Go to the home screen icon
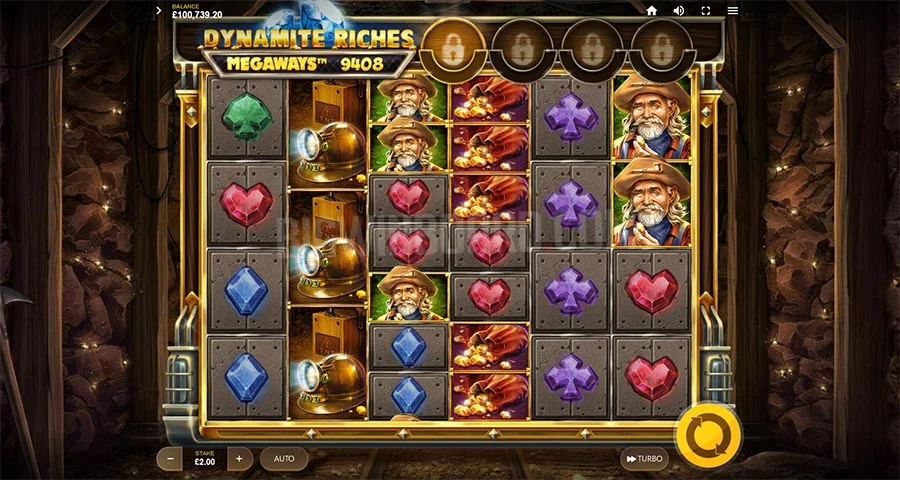Screen dimensions: 900x480 coord(651,11)
